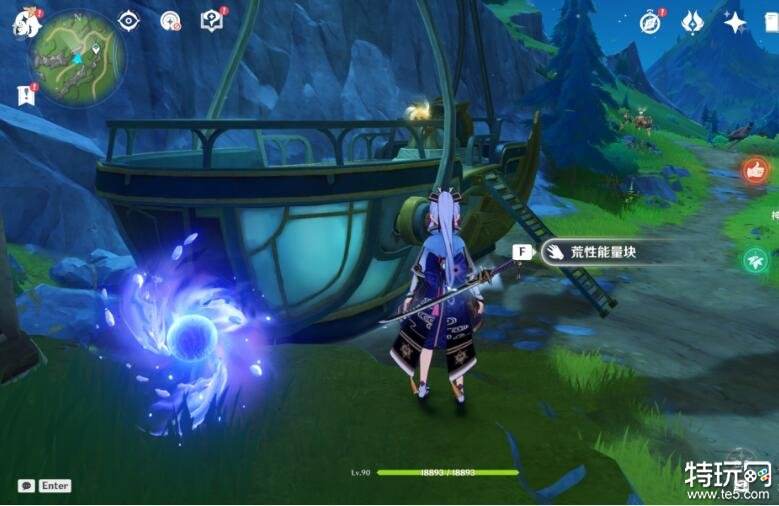Open the wish star icon
This screenshot has height=506, width=779.
[x=735, y=22]
